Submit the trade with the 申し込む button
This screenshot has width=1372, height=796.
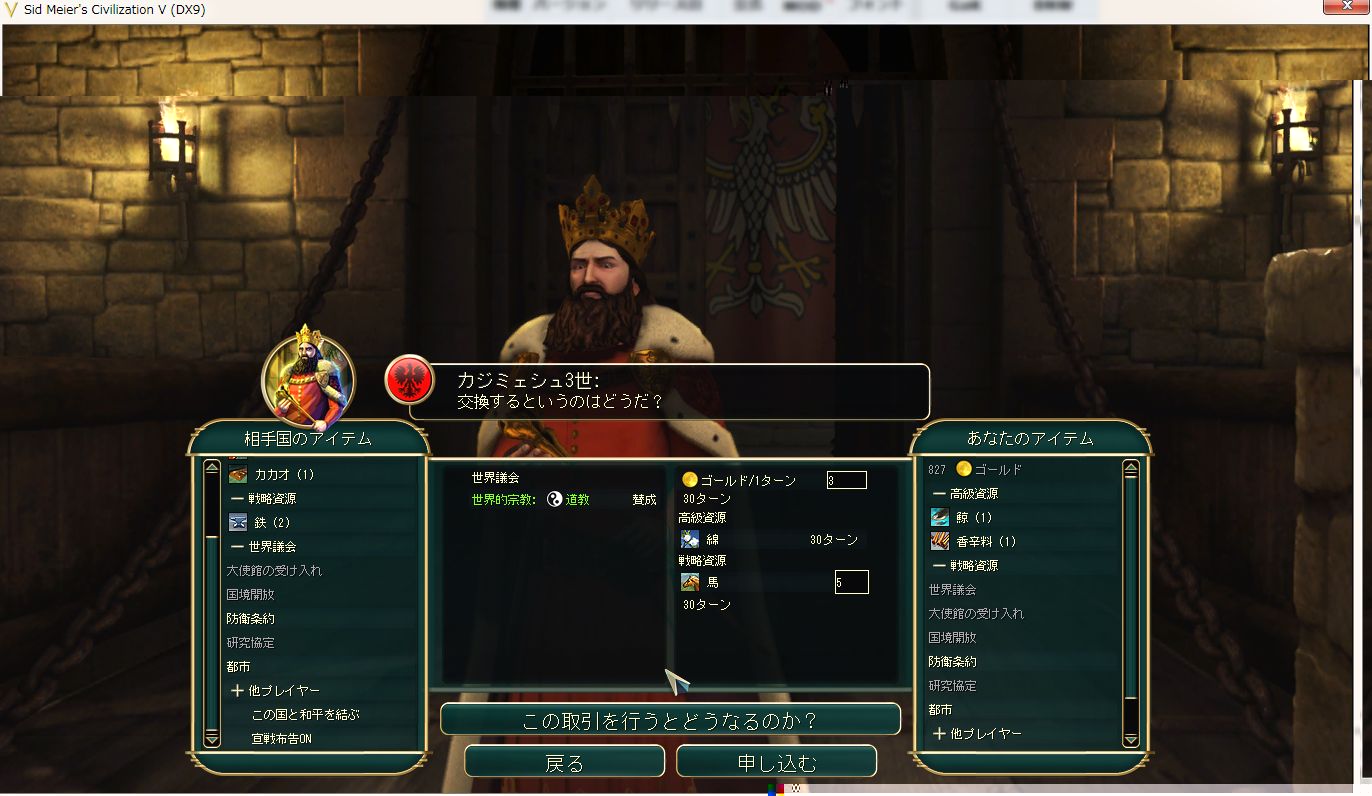pyautogui.click(x=776, y=762)
